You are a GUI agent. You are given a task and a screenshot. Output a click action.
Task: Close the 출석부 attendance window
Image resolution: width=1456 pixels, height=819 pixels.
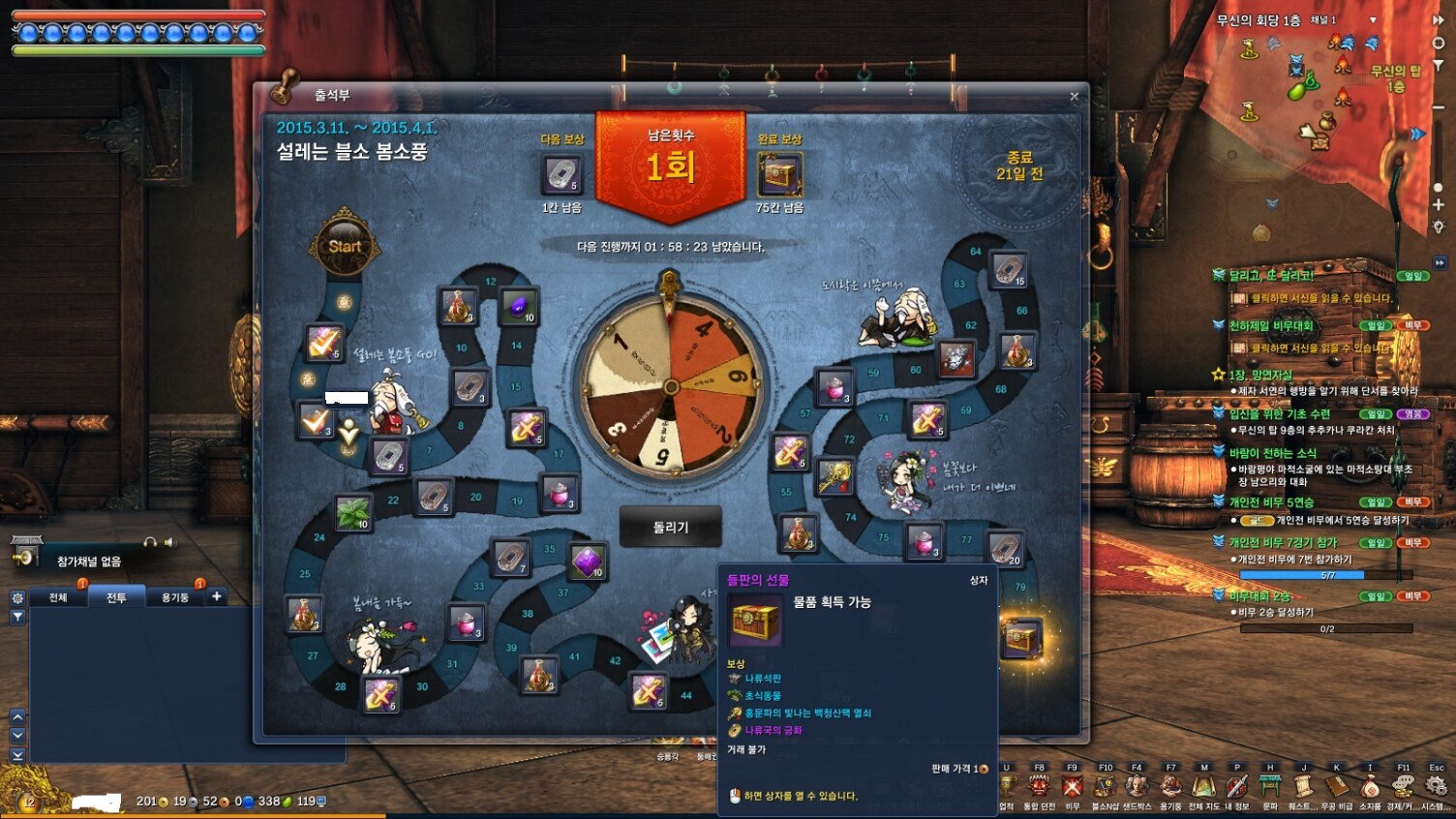1074,96
